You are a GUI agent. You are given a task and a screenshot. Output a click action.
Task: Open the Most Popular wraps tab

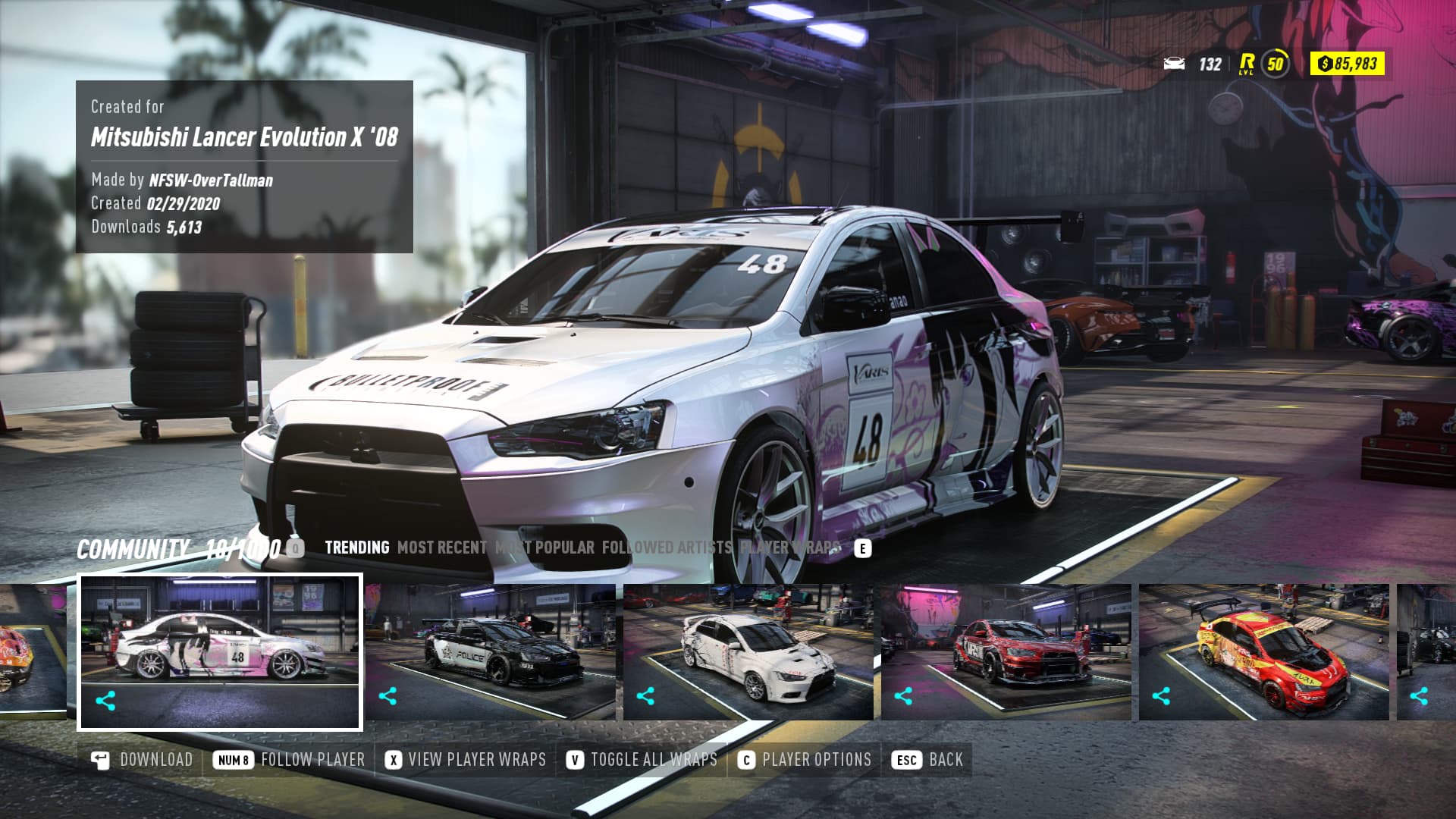pos(544,548)
